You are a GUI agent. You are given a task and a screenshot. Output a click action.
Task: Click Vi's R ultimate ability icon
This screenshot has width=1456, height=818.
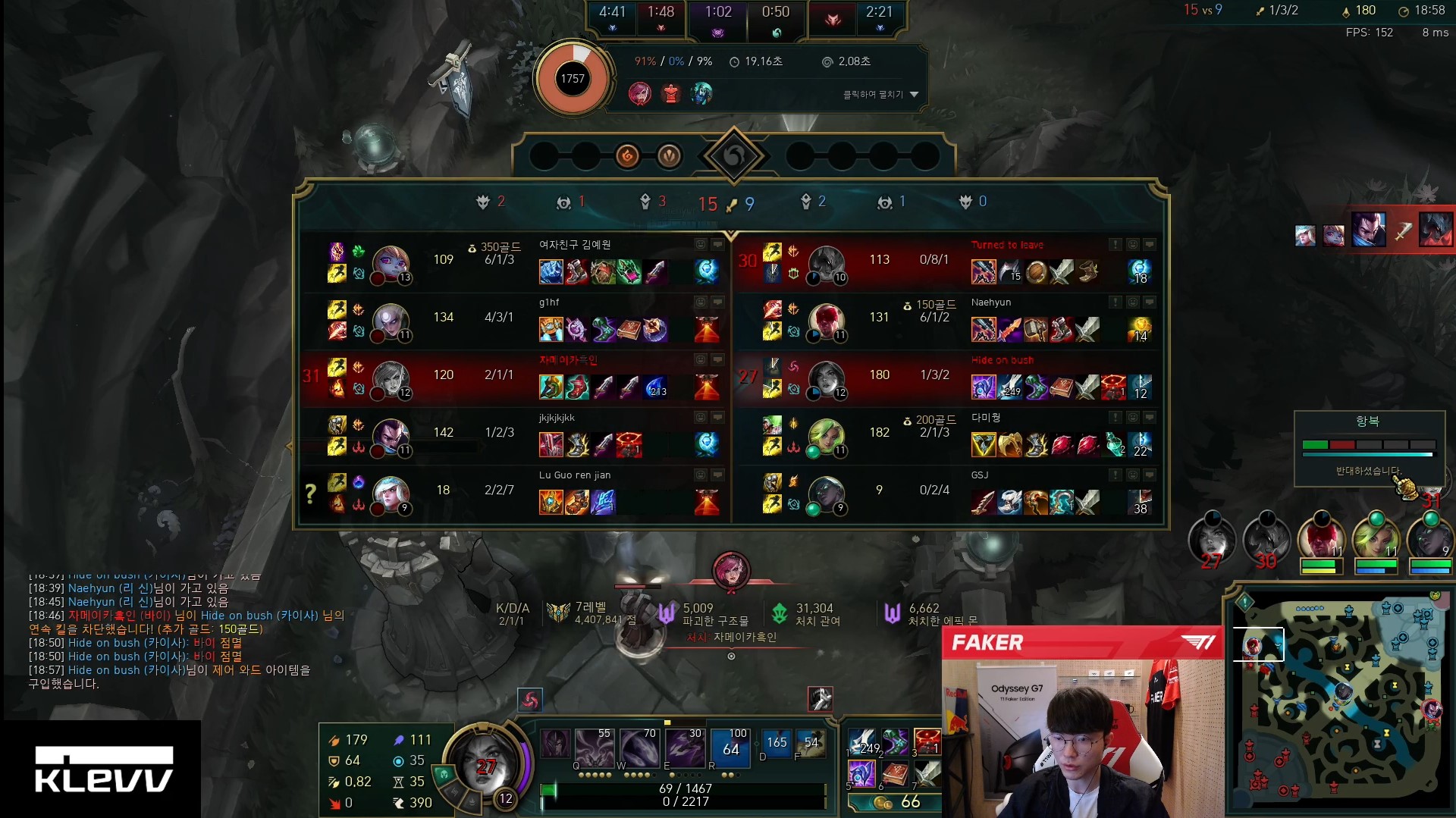[x=730, y=747]
